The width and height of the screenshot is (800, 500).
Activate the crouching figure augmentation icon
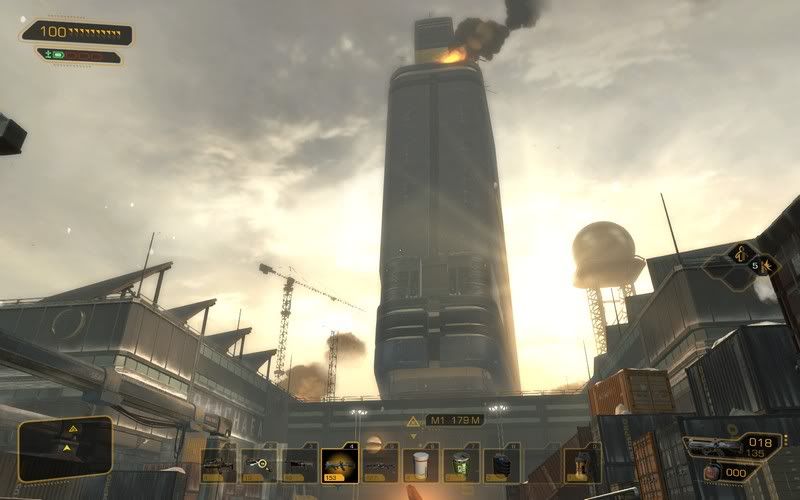pyautogui.click(x=742, y=254)
